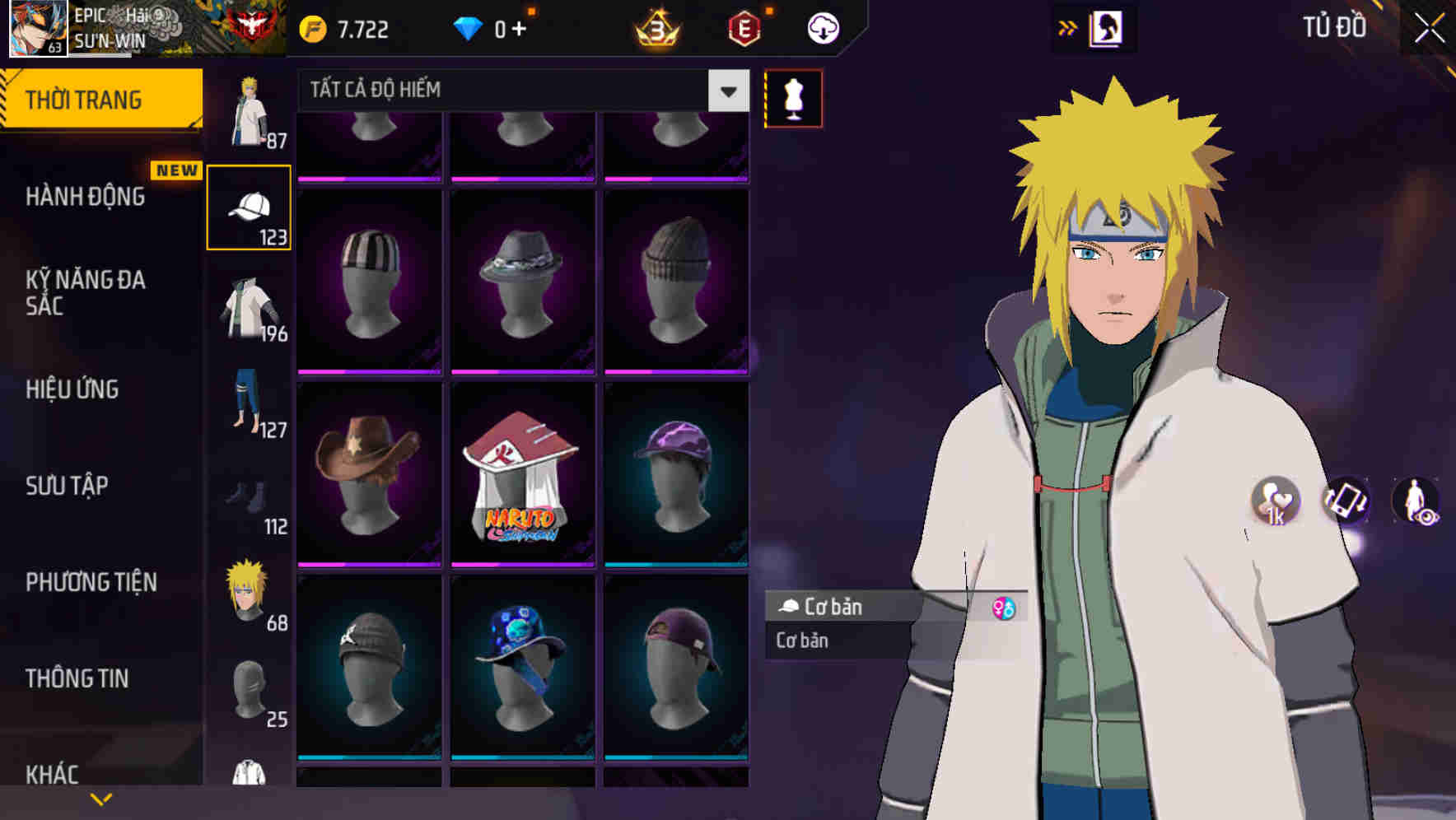Click the double-arrow collapse icon near top right
The height and width of the screenshot is (820, 1456).
(x=1068, y=27)
